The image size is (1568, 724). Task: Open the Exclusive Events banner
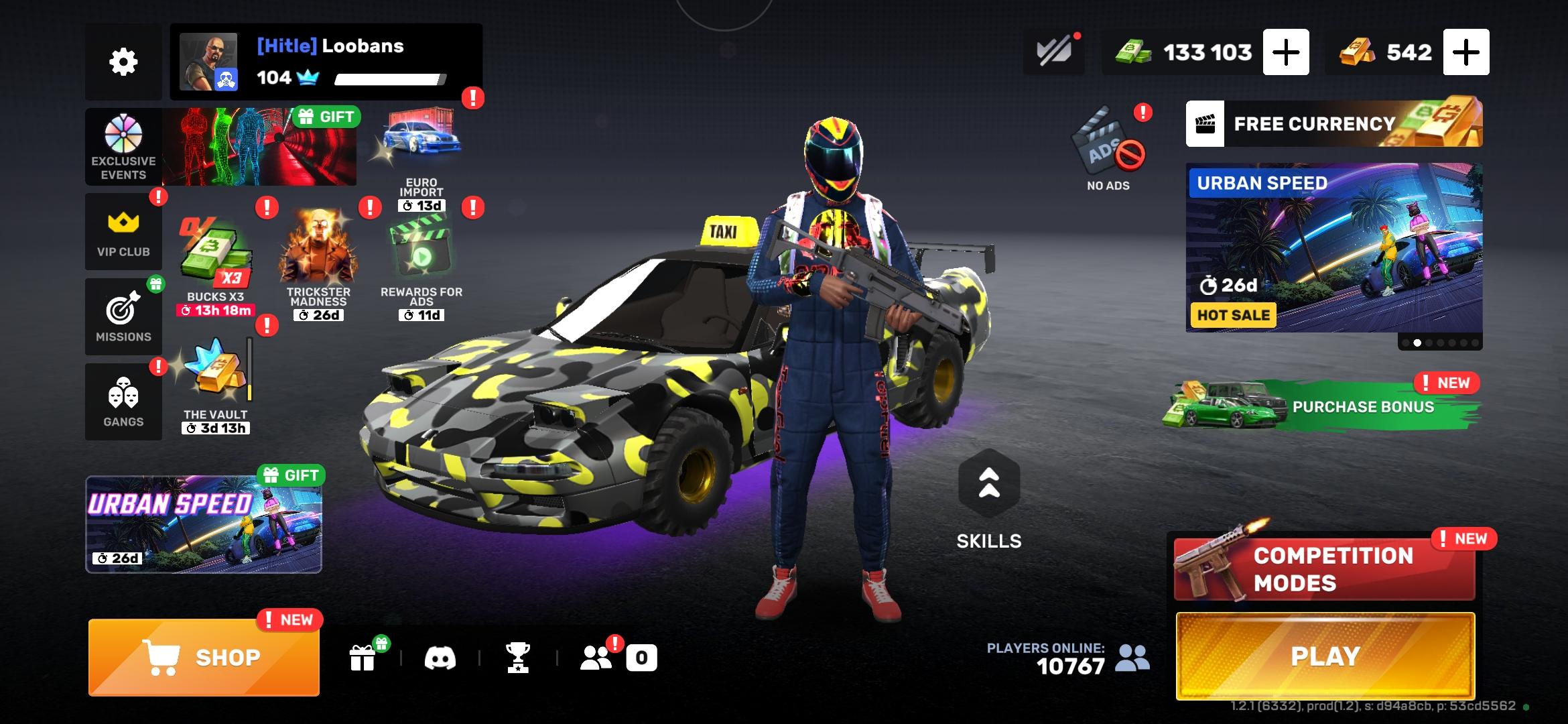point(221,147)
